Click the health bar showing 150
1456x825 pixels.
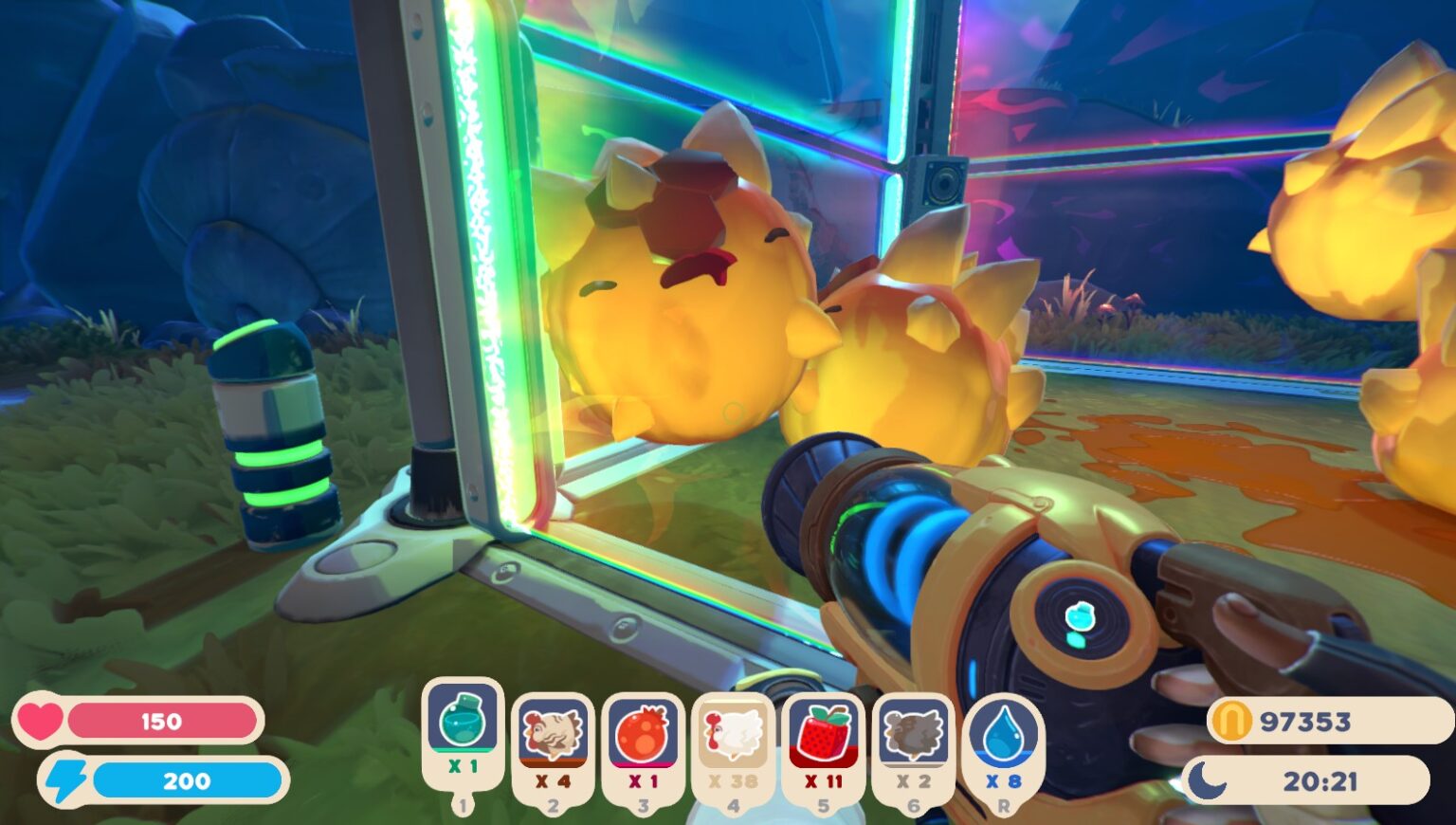click(x=161, y=721)
